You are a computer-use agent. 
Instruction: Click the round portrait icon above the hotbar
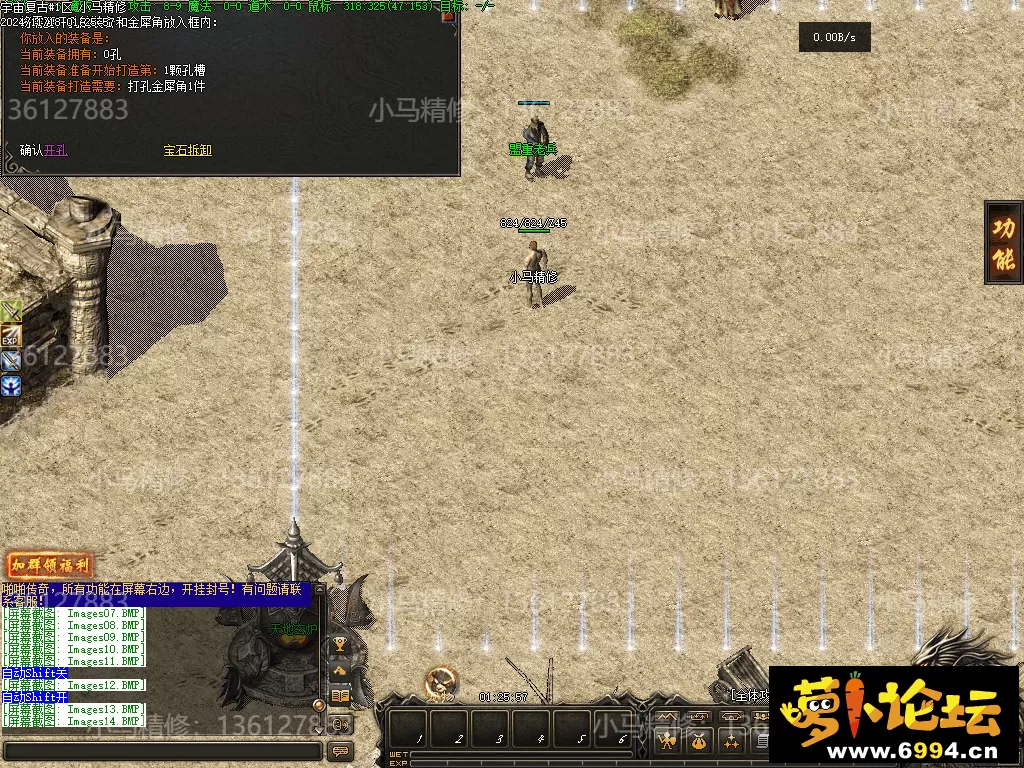[x=439, y=682]
